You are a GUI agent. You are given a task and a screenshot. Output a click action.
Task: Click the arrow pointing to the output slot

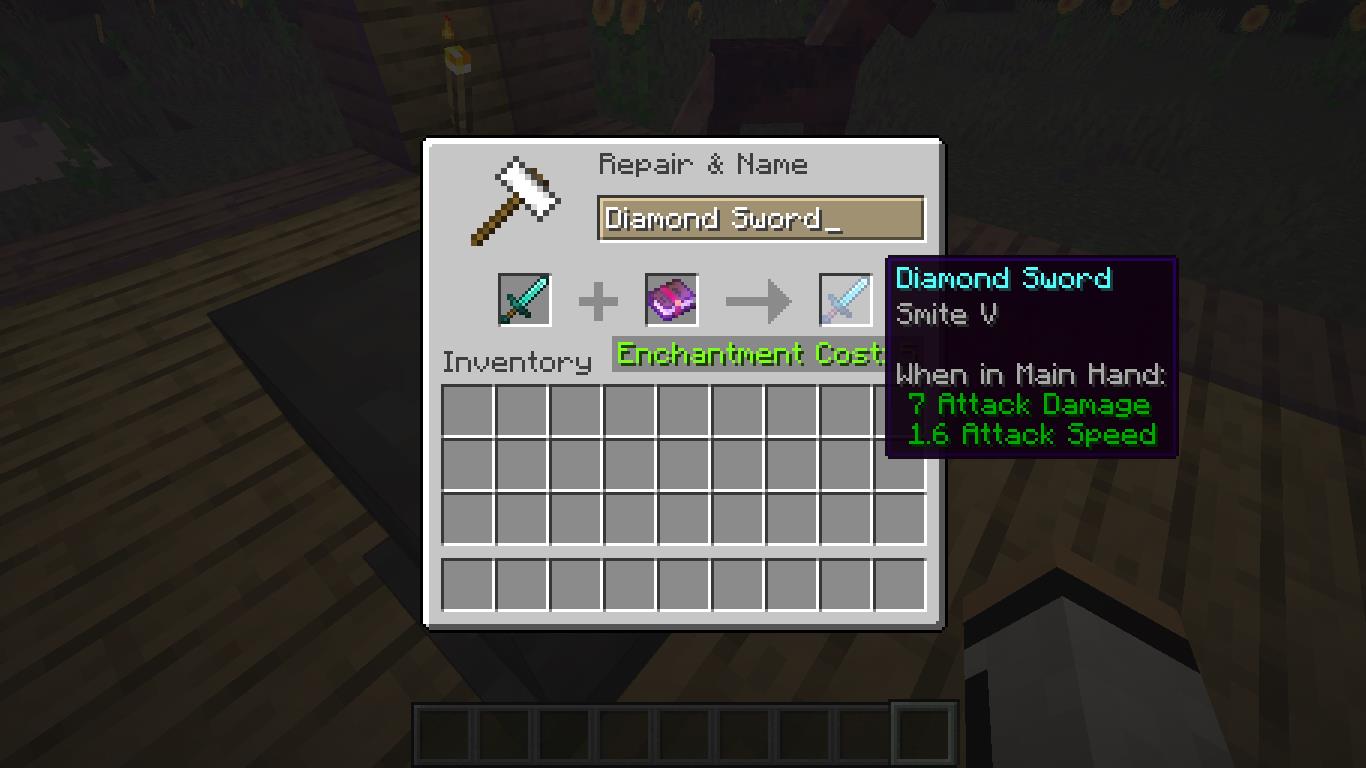[x=758, y=299]
